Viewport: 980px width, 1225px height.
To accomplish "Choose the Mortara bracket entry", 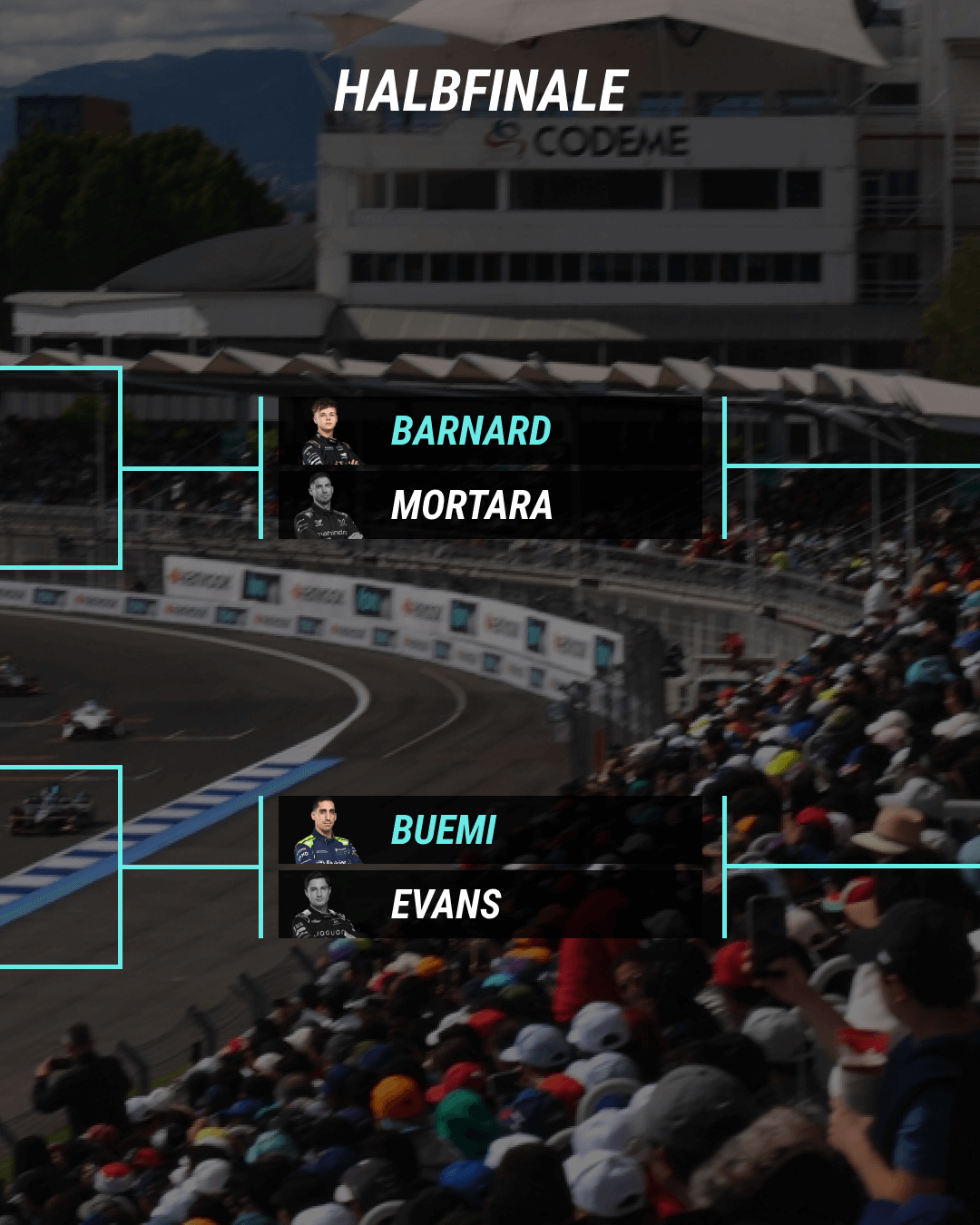I will tap(490, 505).
